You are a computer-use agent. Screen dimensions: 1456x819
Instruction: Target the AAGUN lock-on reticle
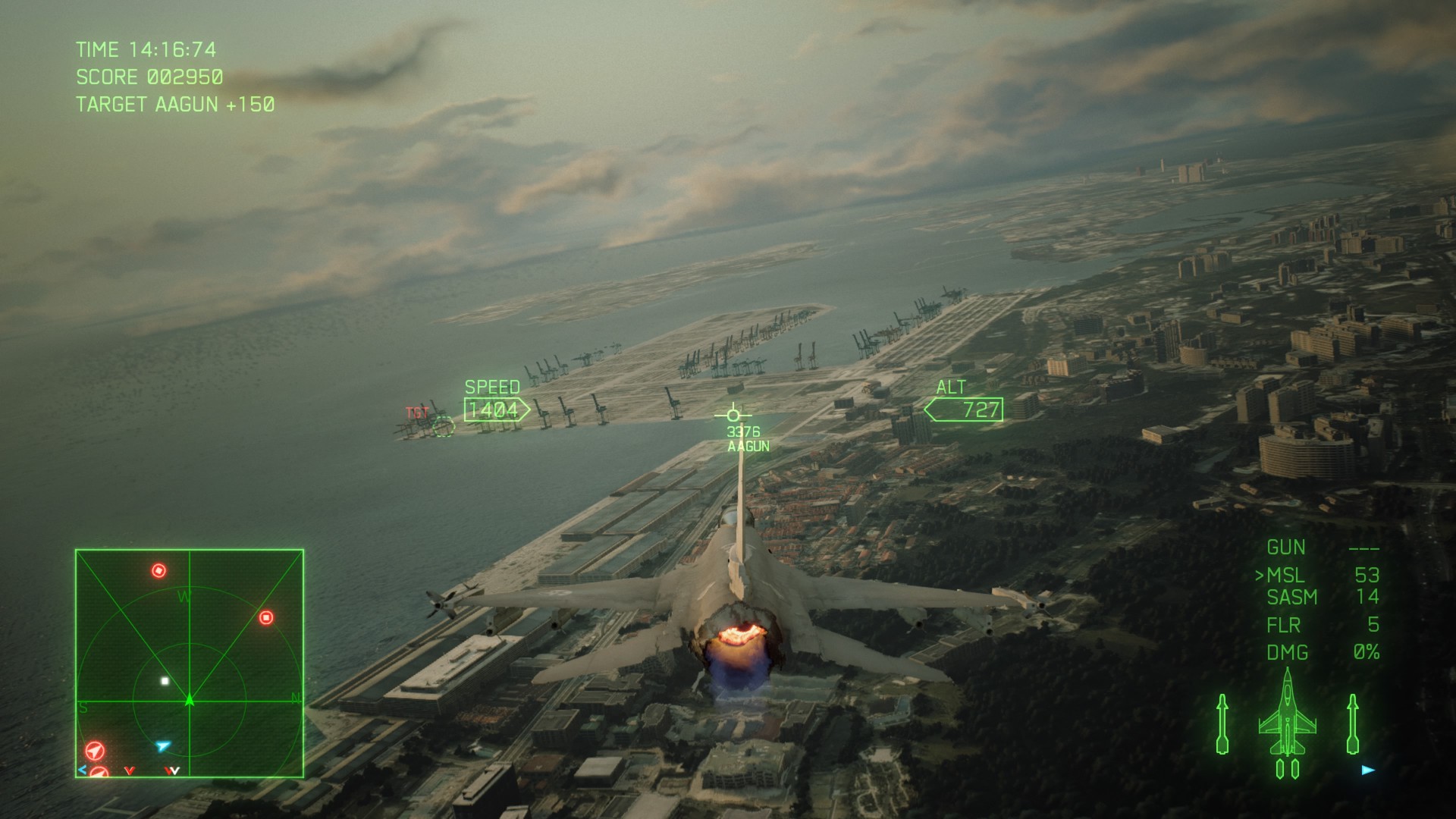[x=733, y=415]
